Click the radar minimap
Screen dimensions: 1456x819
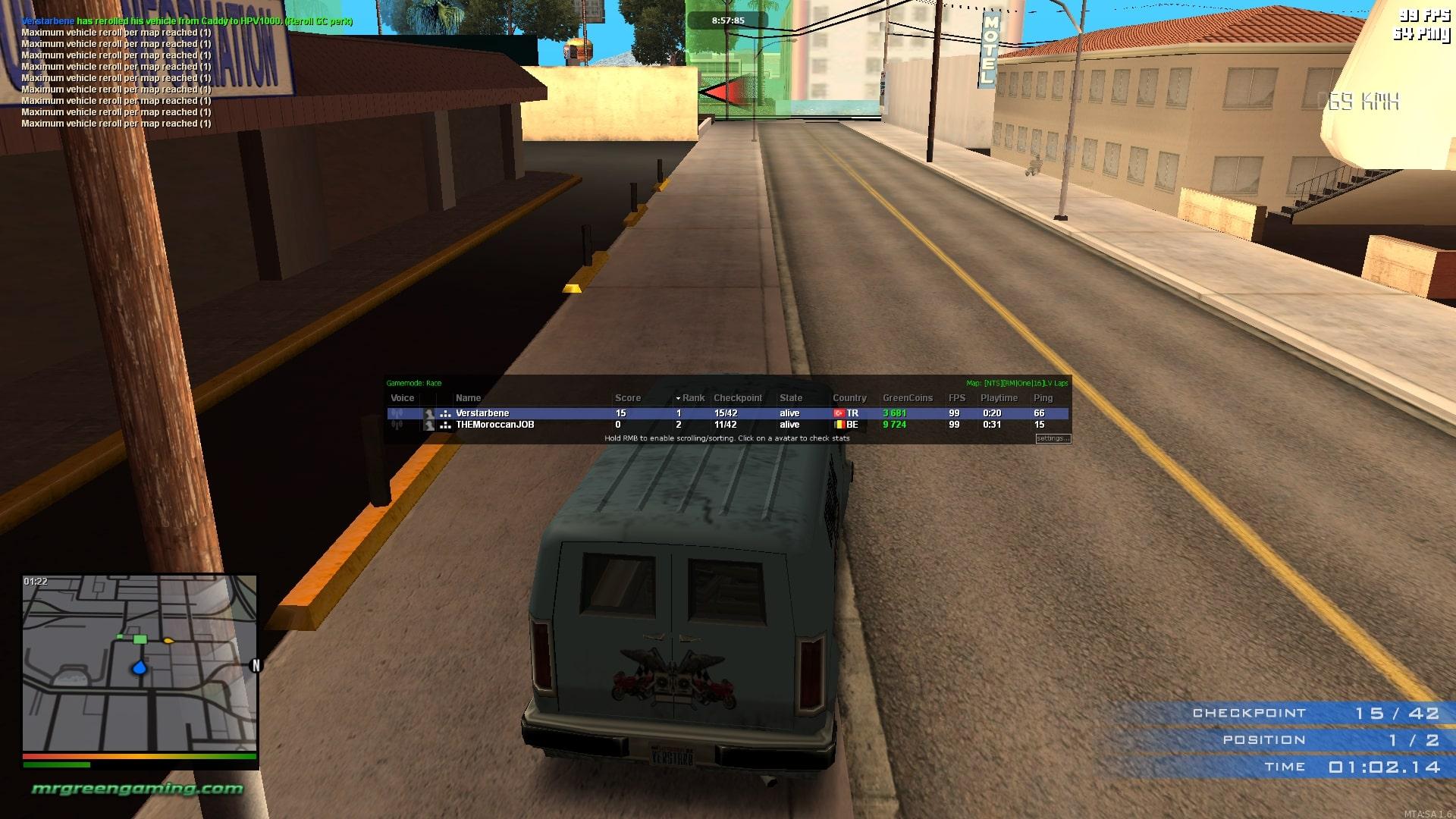click(x=140, y=663)
